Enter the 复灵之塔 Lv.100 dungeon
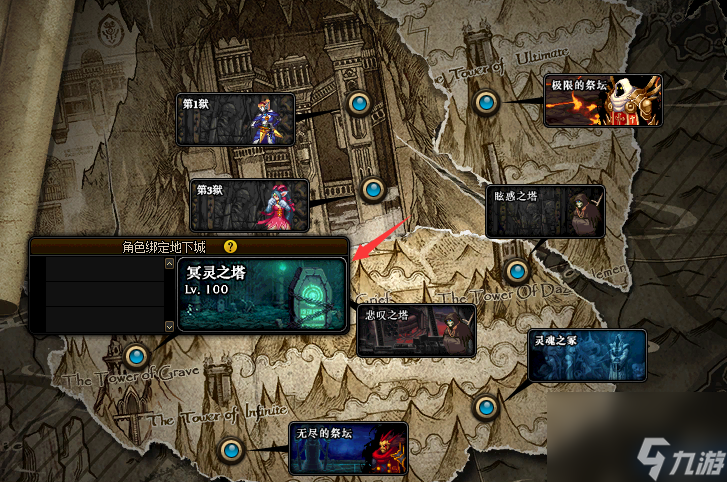Screen dimensions: 727x482 pos(262,294)
